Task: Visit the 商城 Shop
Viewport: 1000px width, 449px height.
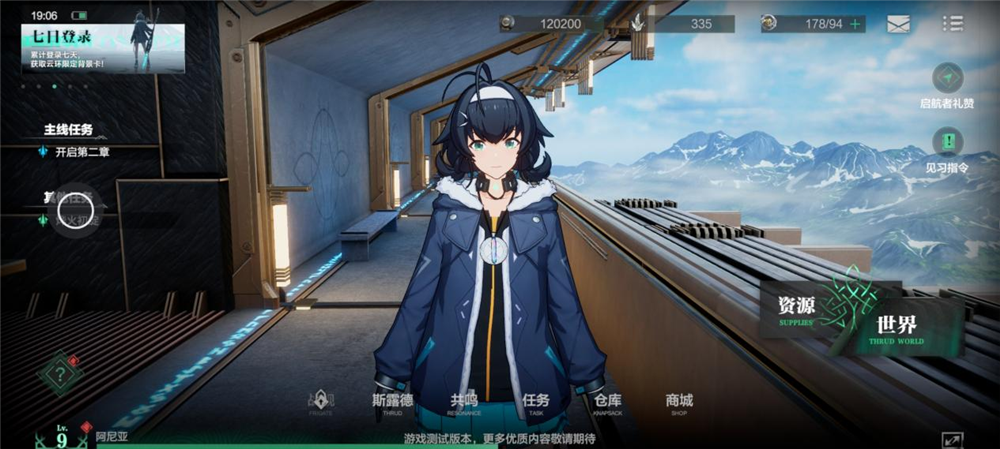Action: click(679, 403)
